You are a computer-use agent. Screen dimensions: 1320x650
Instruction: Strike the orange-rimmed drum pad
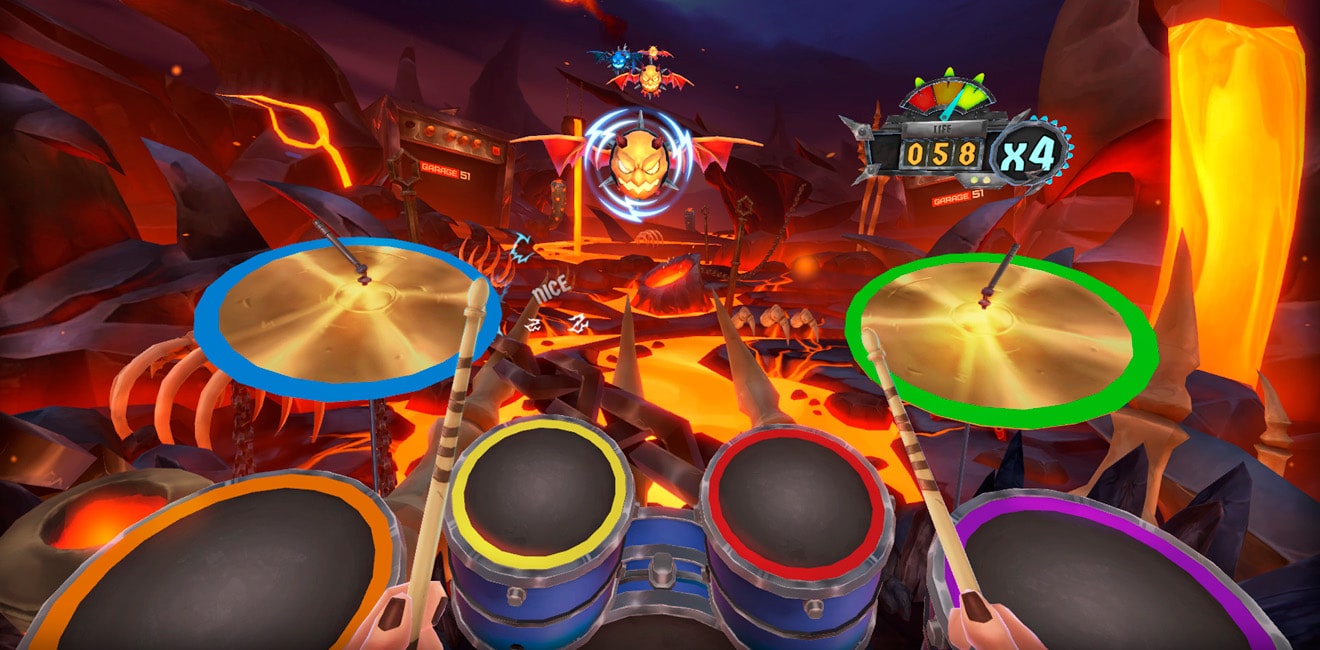tap(215, 570)
